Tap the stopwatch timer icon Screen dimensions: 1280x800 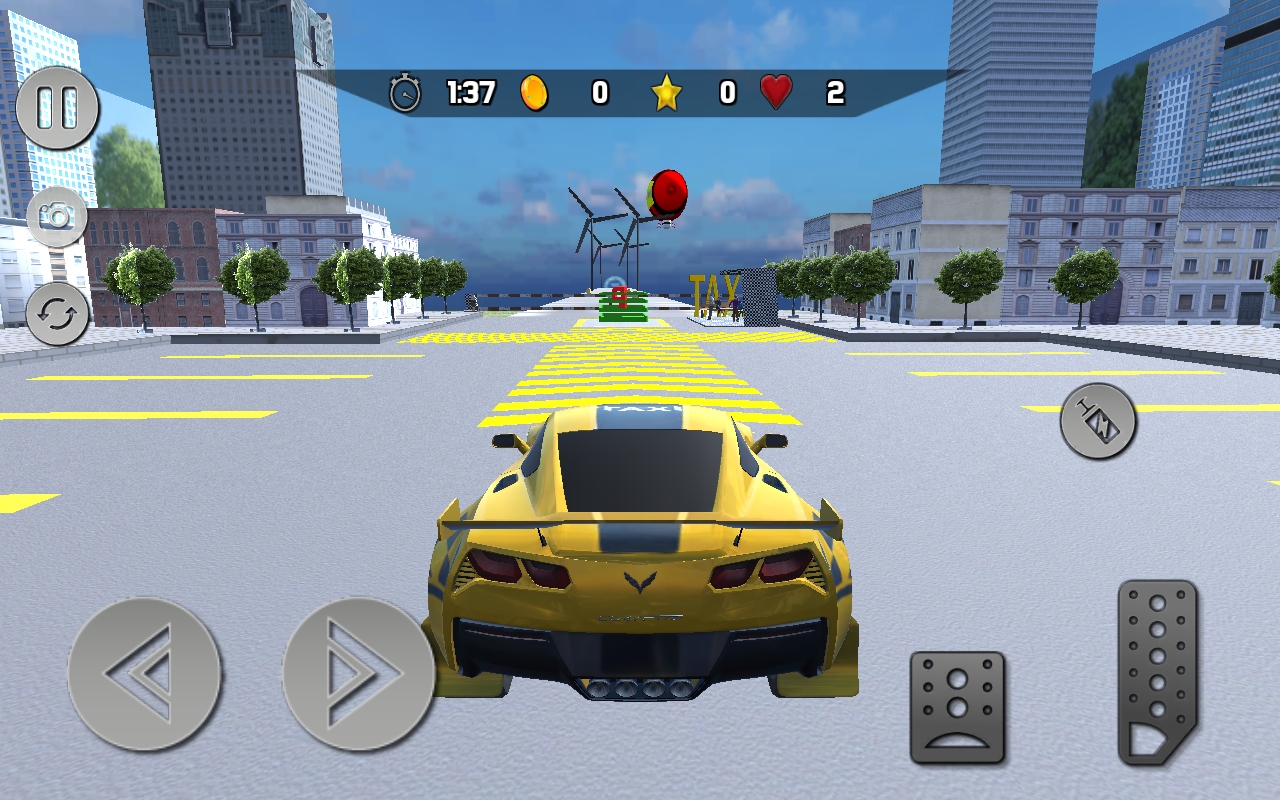tap(404, 90)
